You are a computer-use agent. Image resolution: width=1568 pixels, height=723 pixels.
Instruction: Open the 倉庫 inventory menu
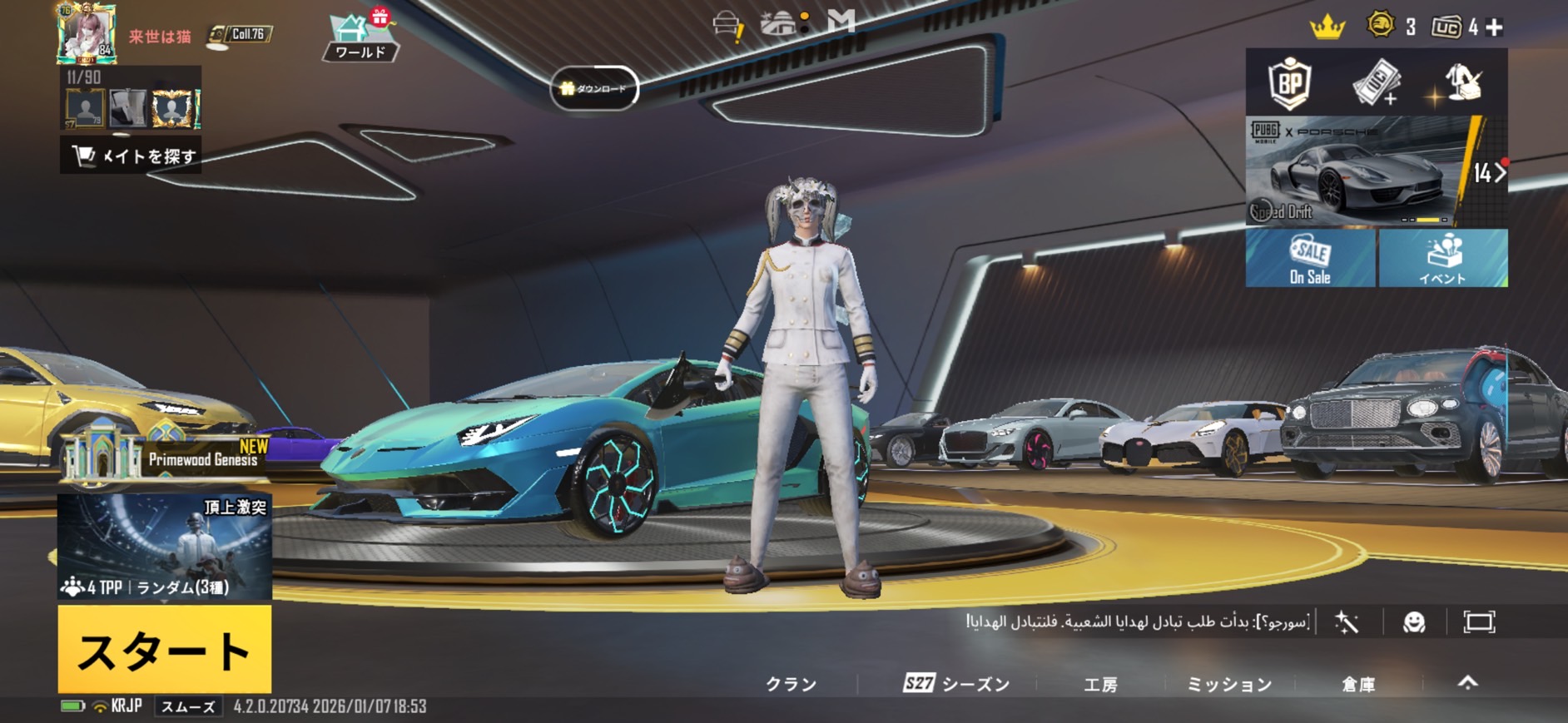point(1358,684)
